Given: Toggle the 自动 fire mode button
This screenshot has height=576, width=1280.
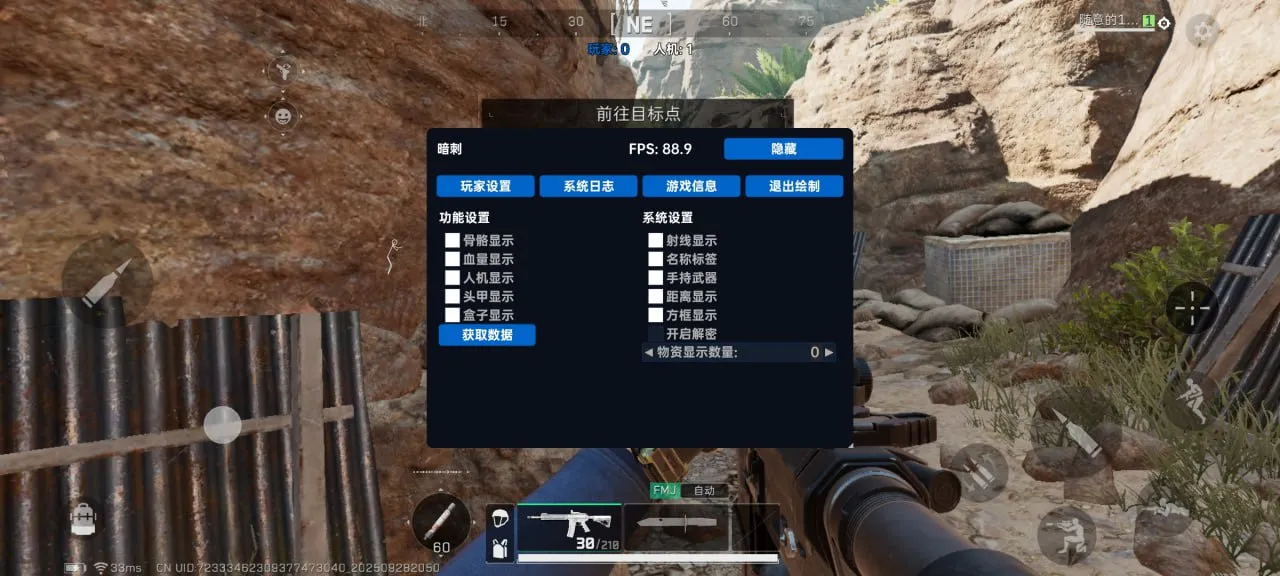Looking at the screenshot, I should (704, 491).
